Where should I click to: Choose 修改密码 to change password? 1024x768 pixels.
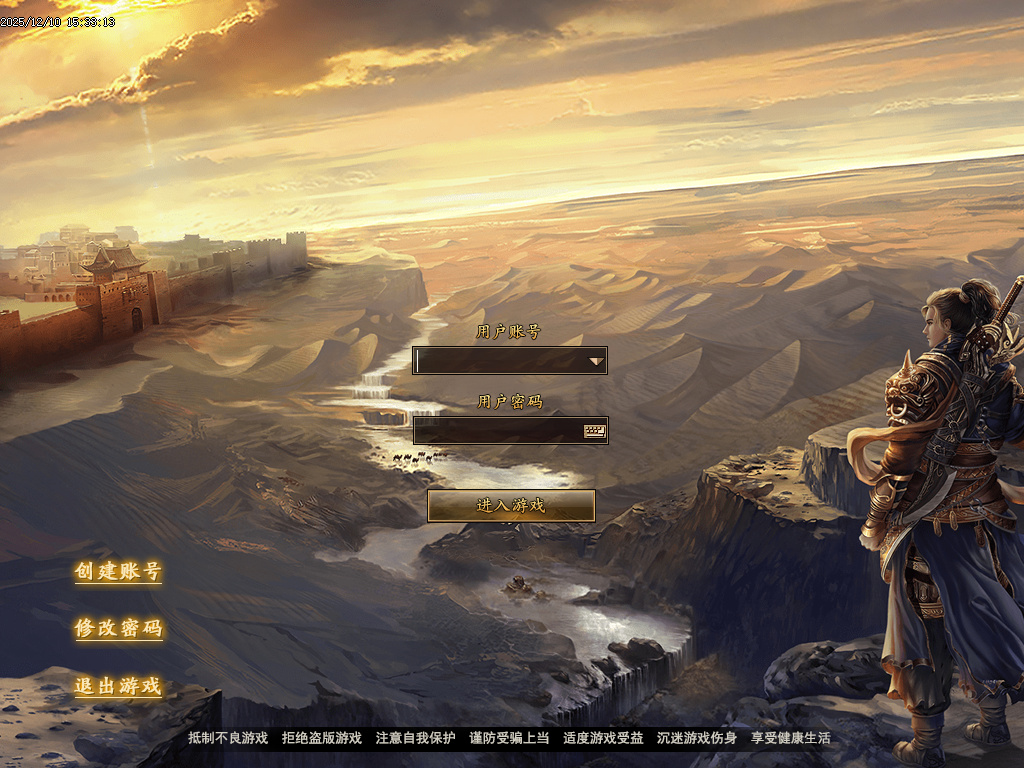(x=118, y=629)
